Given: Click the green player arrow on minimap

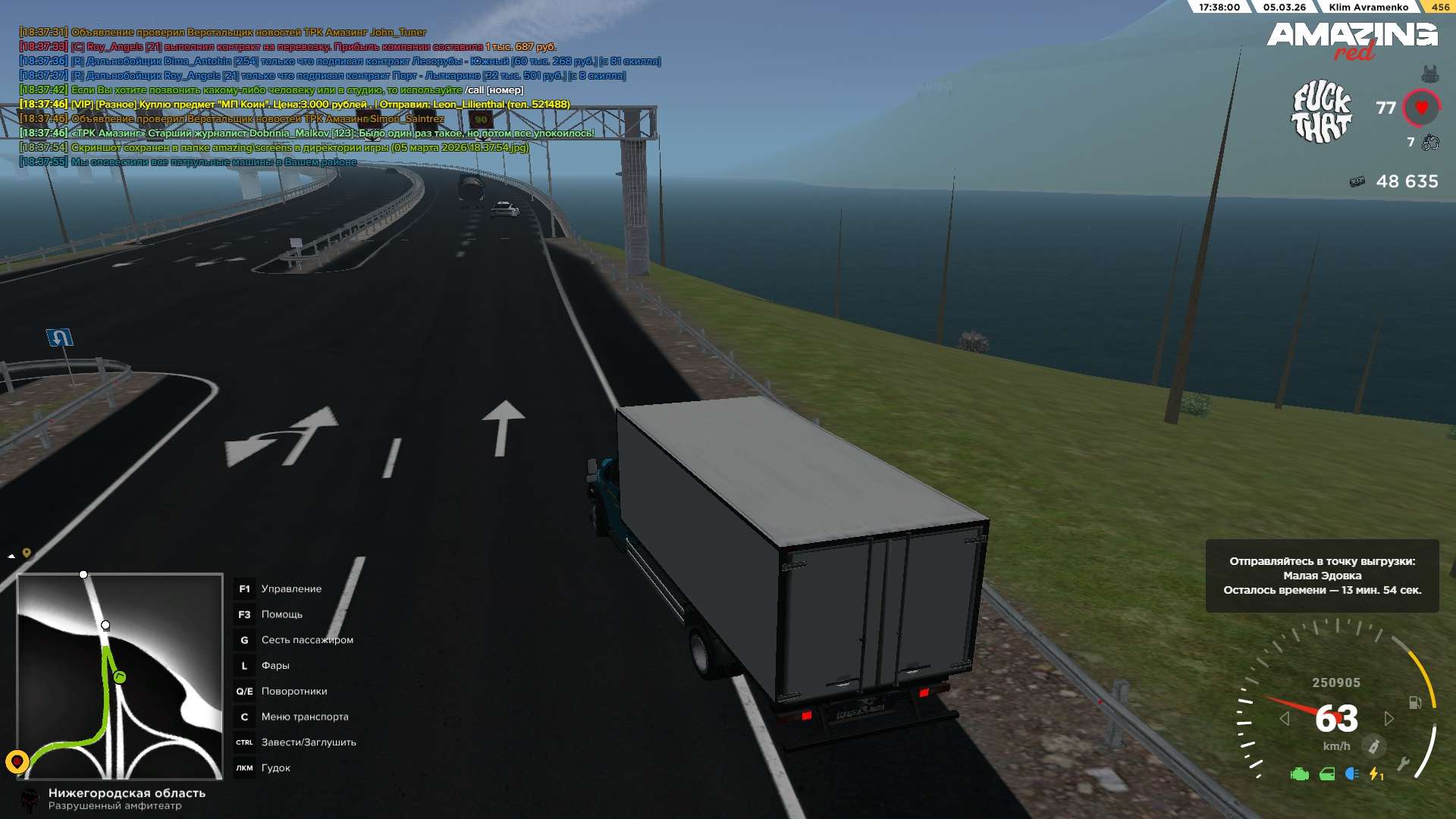Looking at the screenshot, I should 119,676.
